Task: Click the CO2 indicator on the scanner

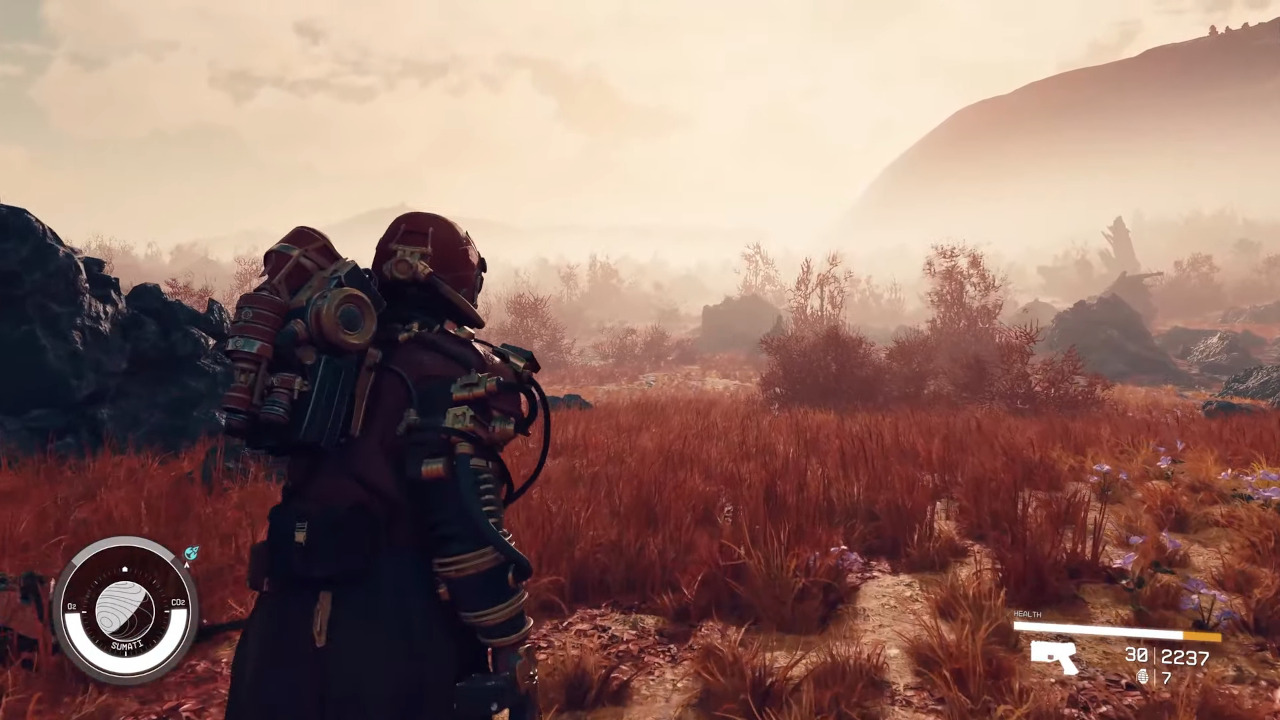Action: pos(179,601)
